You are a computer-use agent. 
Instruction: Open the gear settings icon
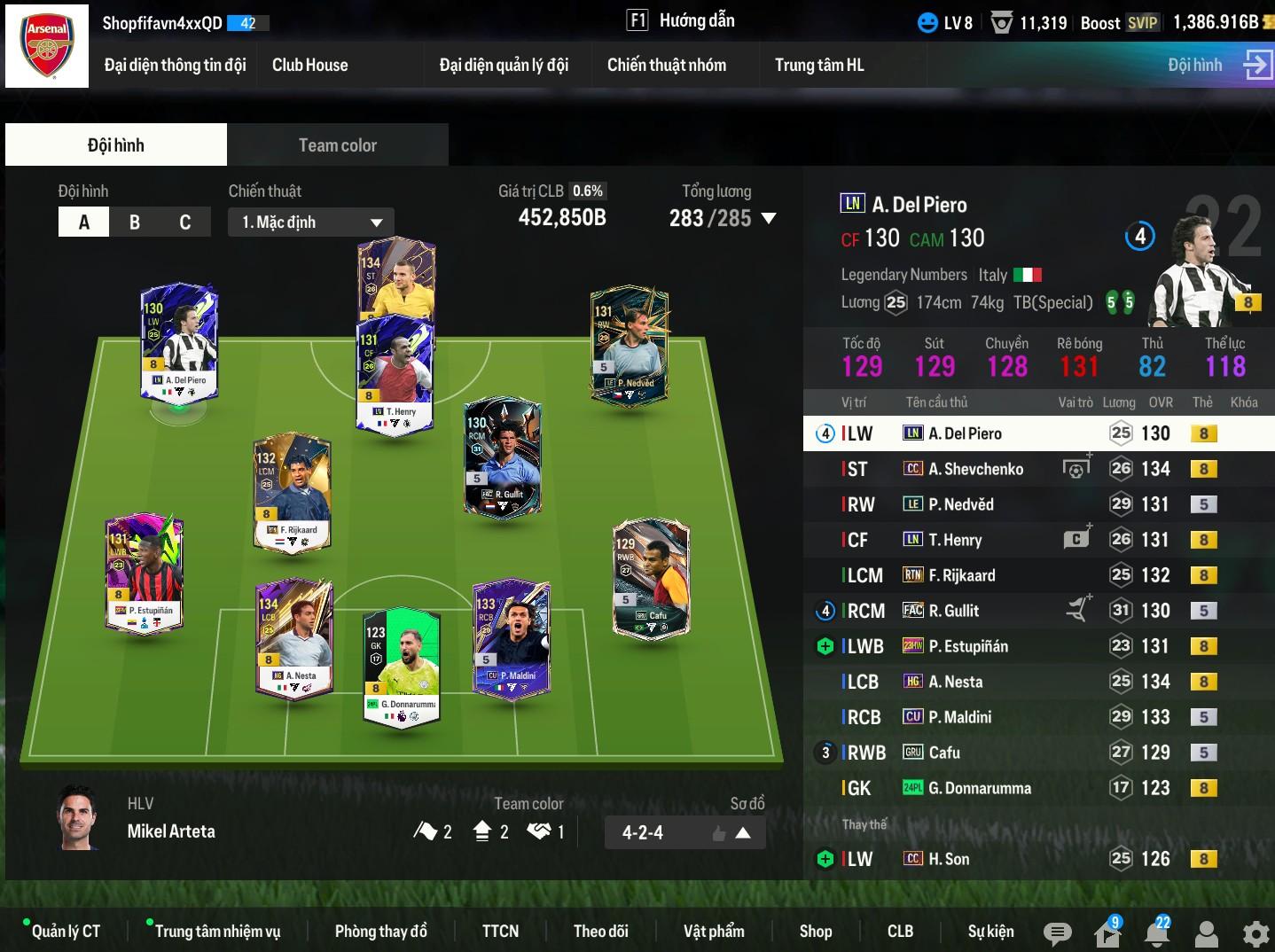pyautogui.click(x=1255, y=933)
